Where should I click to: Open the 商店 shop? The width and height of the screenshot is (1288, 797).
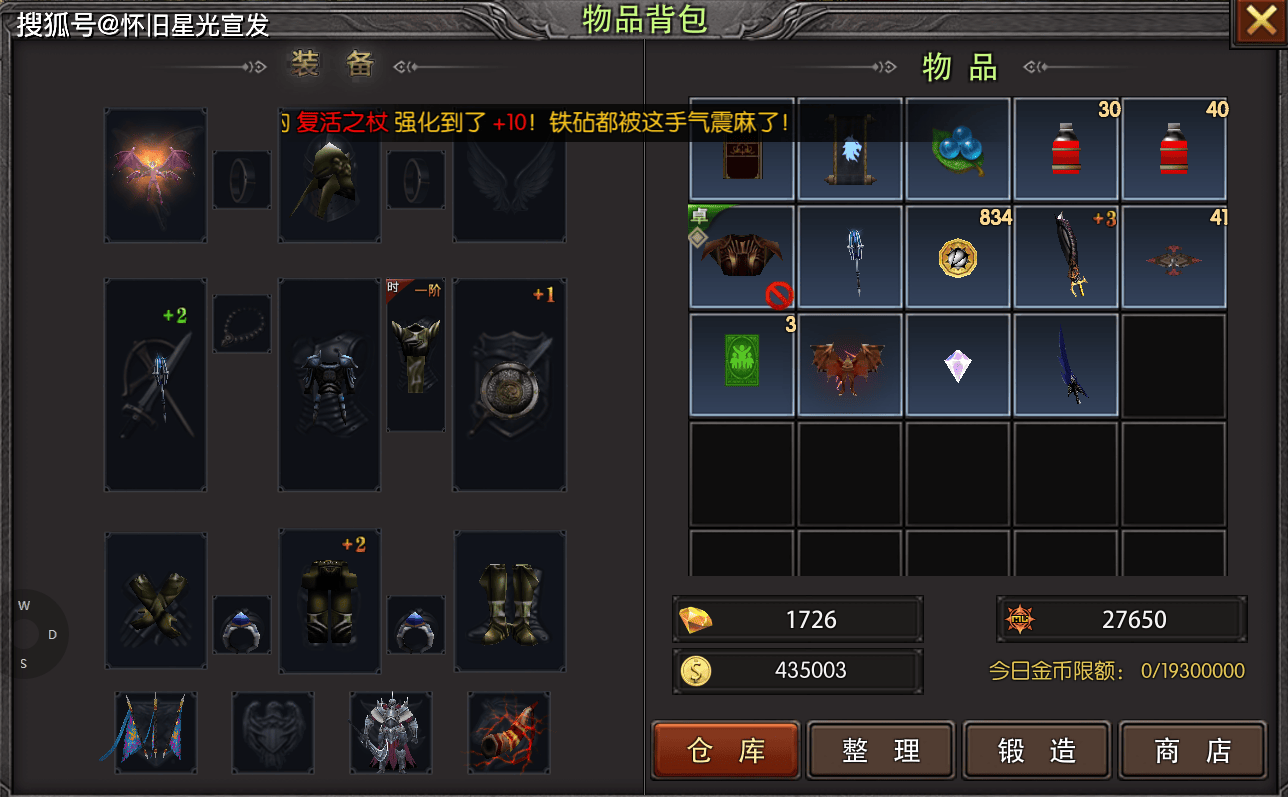1192,750
